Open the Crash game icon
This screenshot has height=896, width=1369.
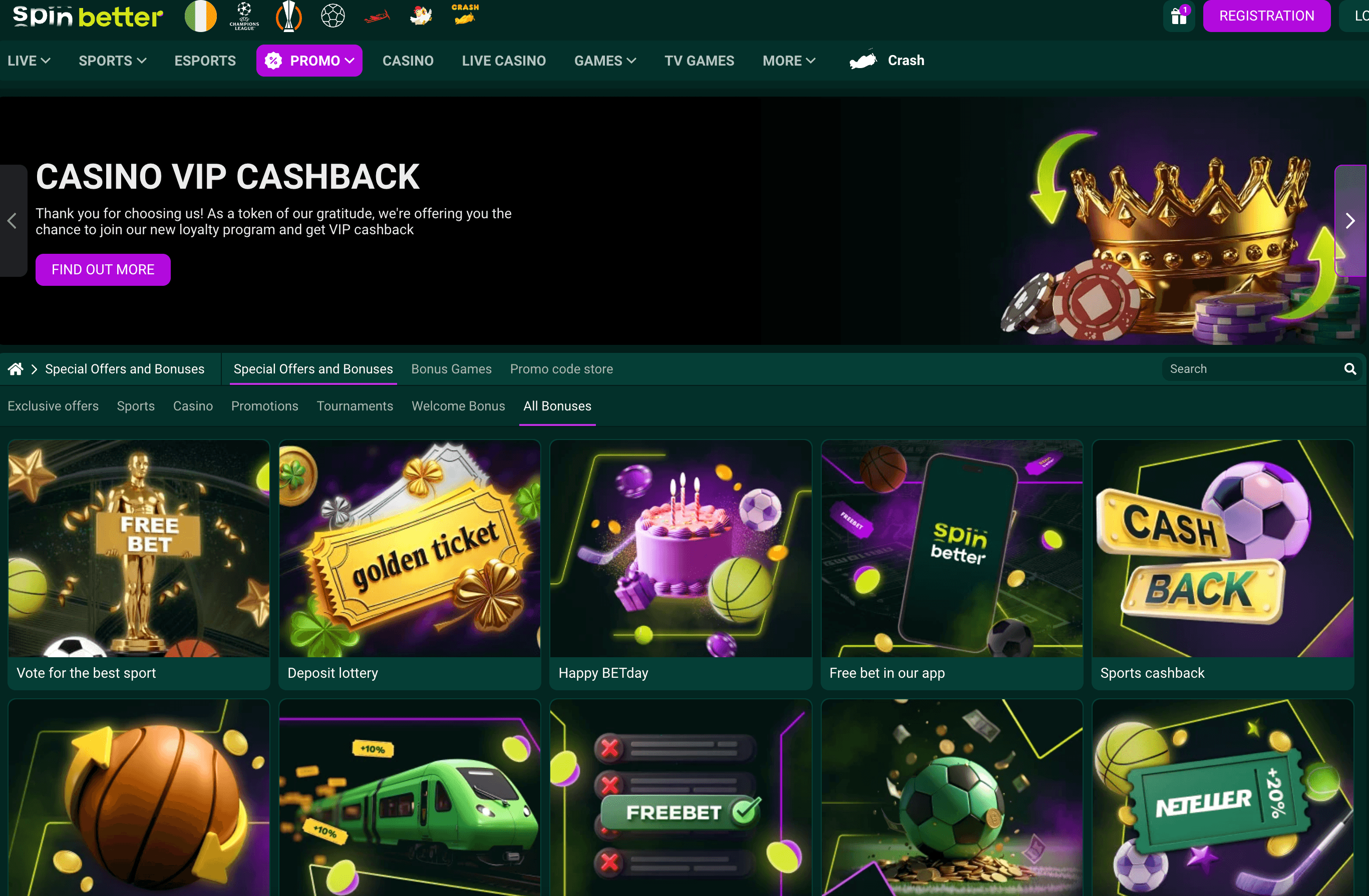[465, 16]
